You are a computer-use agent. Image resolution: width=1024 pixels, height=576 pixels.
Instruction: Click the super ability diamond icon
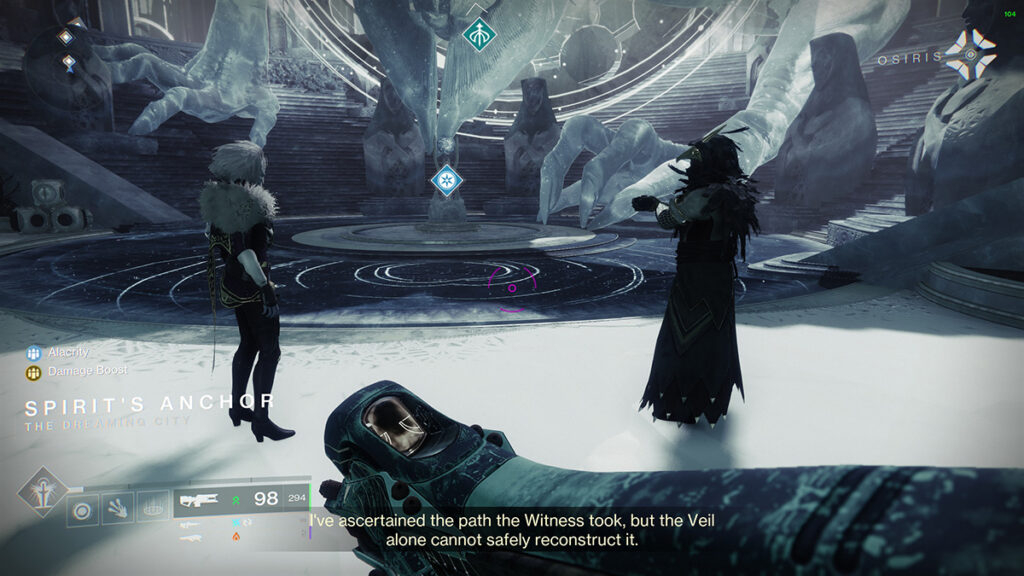coord(41,492)
